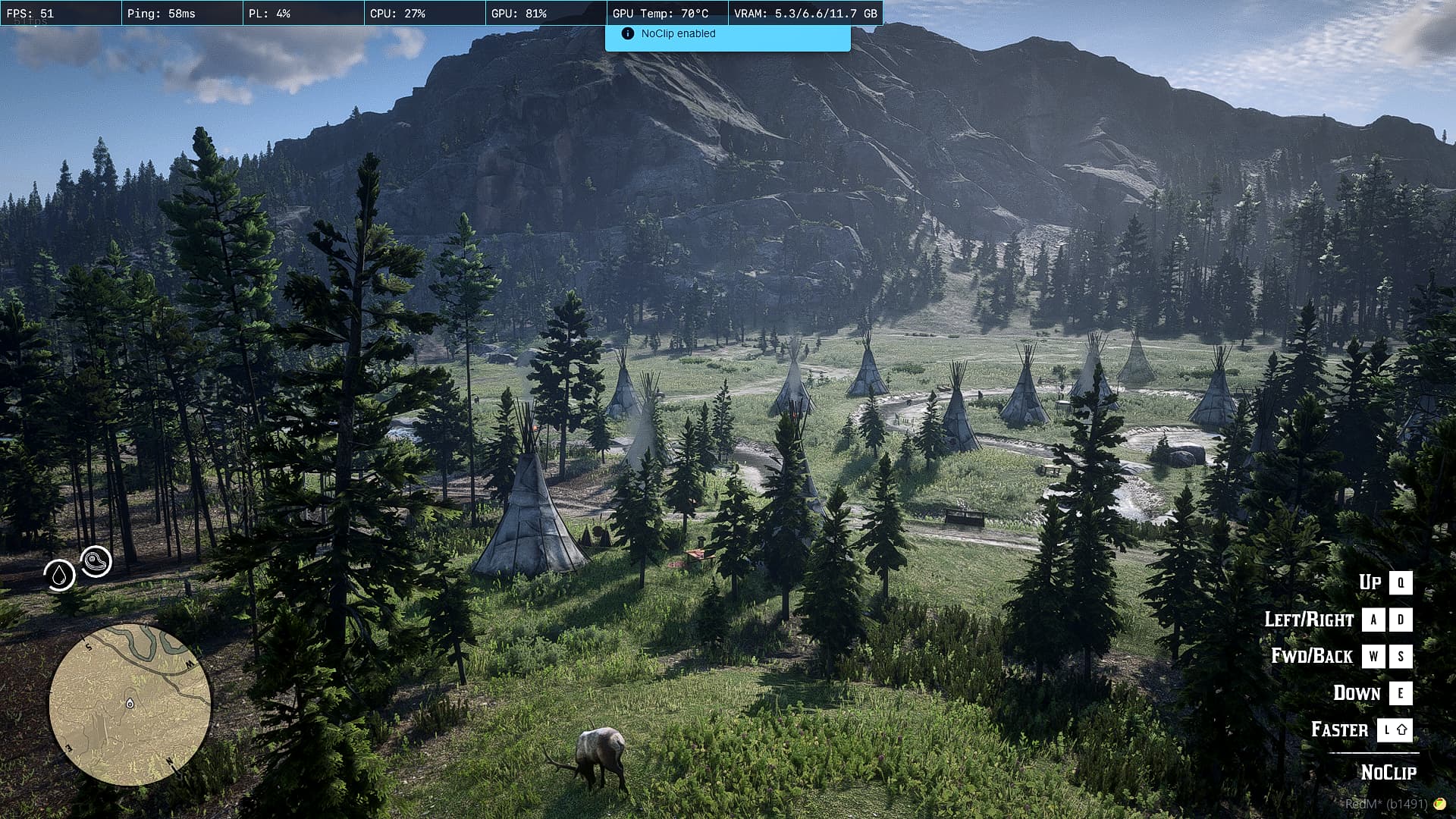Click the Q keybind badge for Up
1456x819 pixels.
tap(1400, 582)
